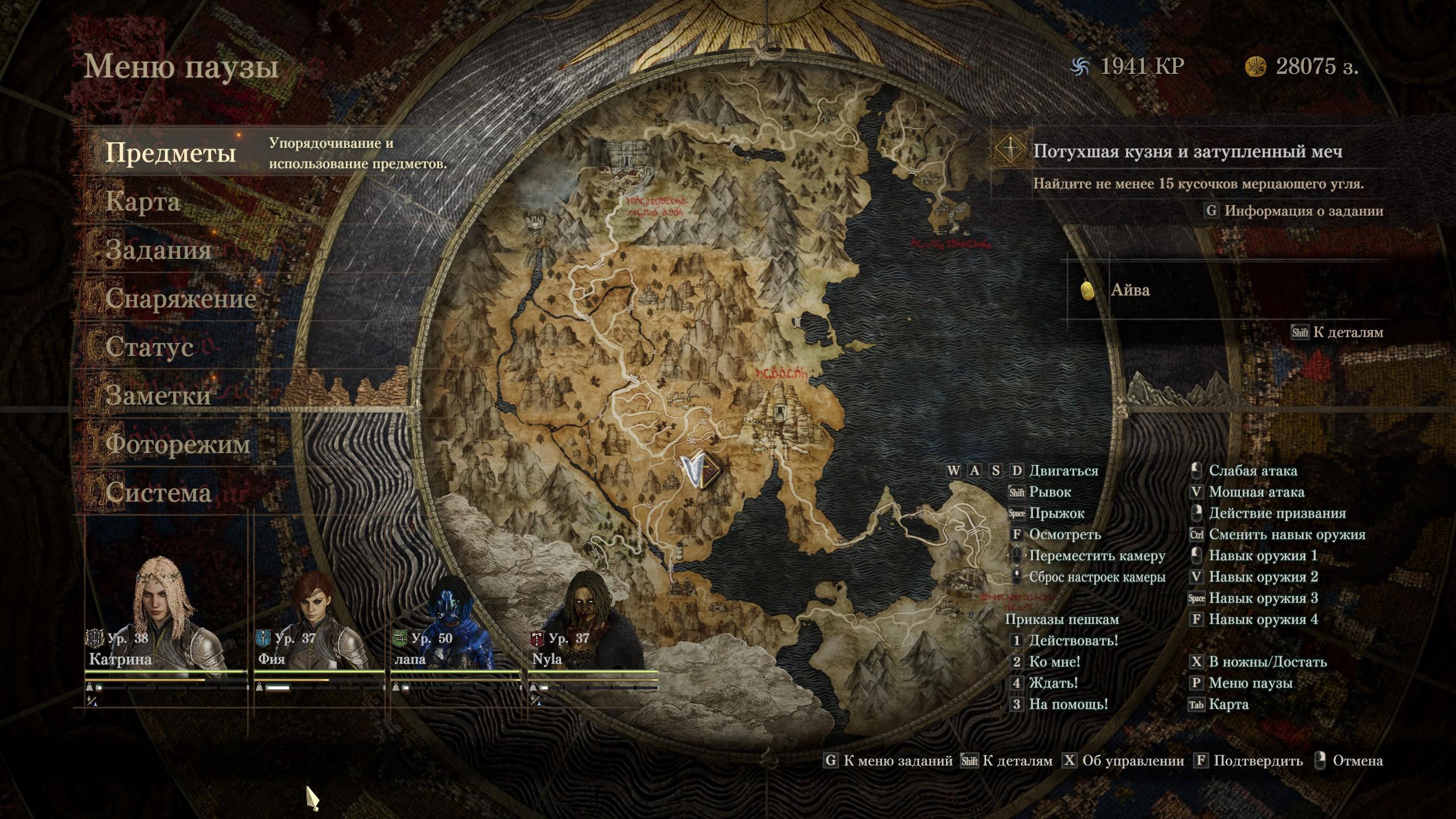Choose the Снаряжение (Equipment) entry
Image resolution: width=1456 pixels, height=819 pixels.
(180, 299)
